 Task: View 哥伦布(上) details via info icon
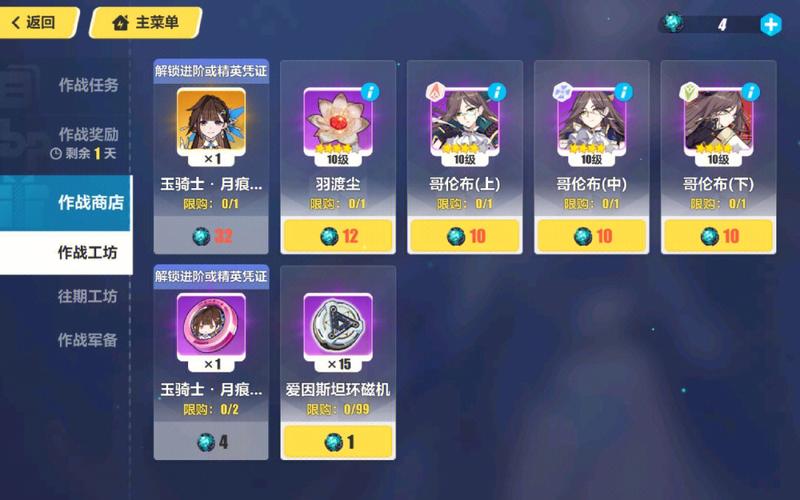[x=497, y=92]
